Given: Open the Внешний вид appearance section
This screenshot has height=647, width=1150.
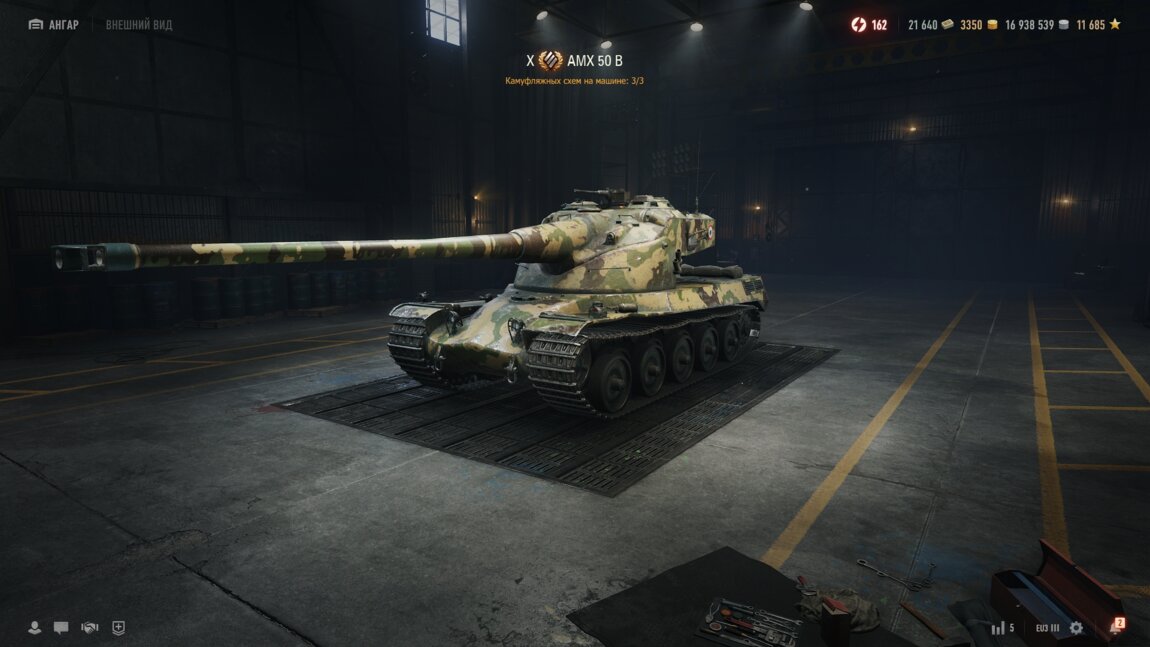Looking at the screenshot, I should 139,25.
